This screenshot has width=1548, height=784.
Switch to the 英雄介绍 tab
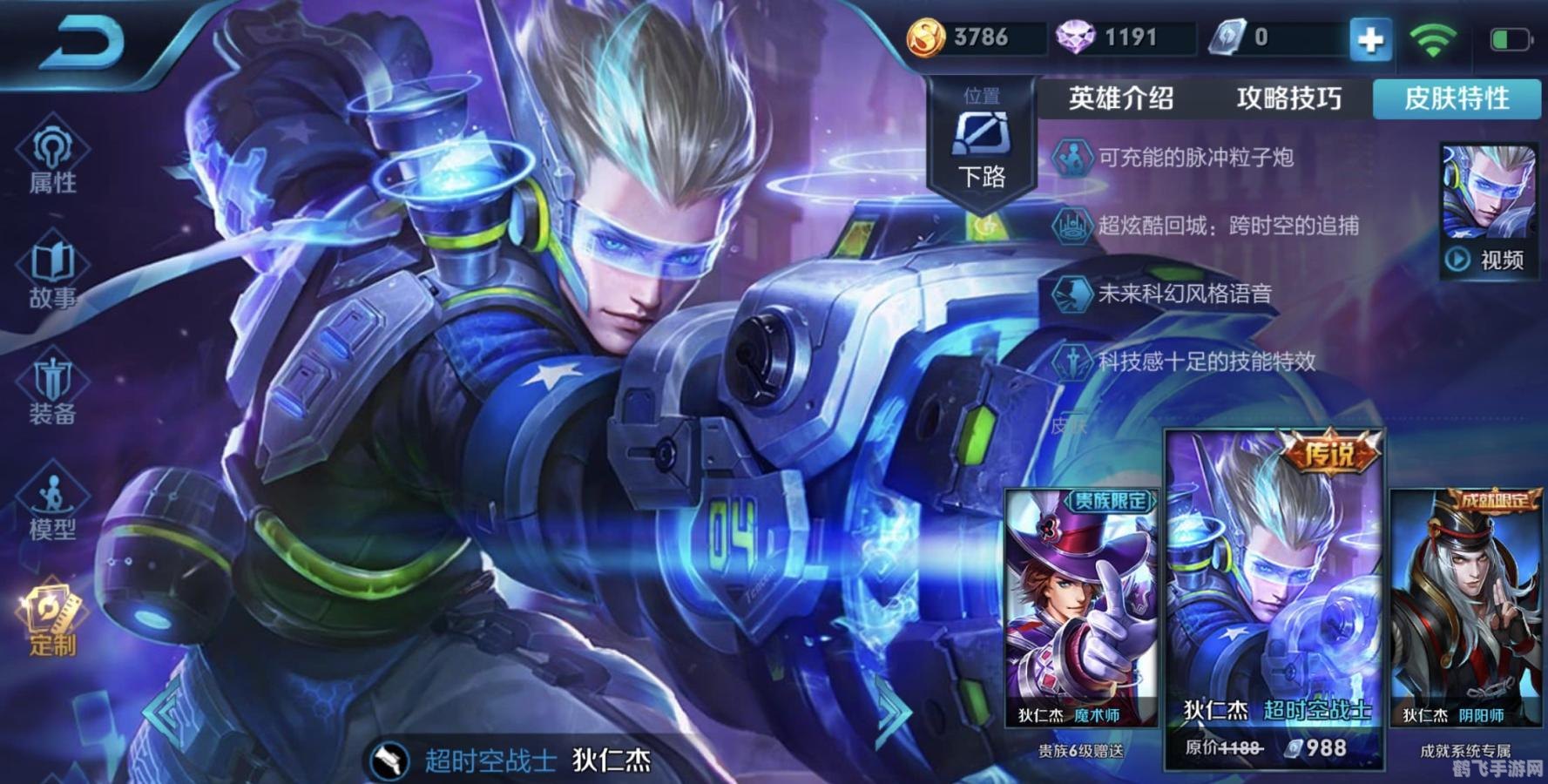point(1119,98)
